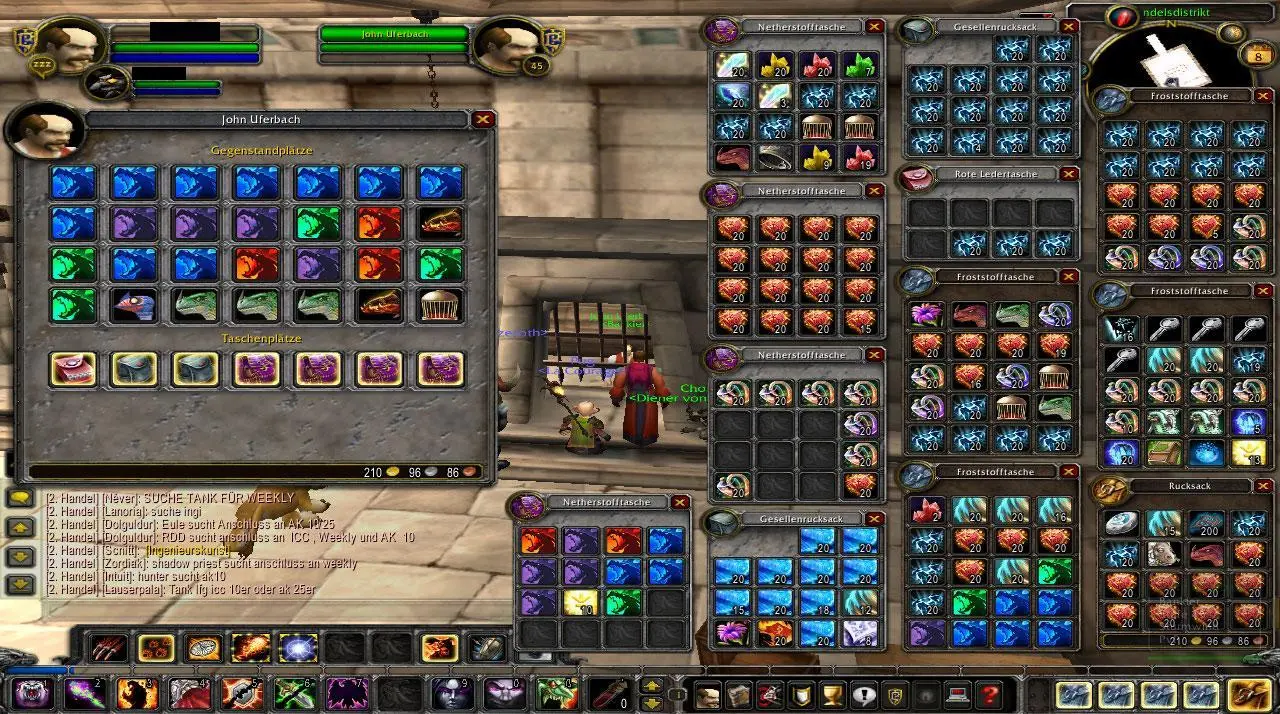1280x714 pixels.
Task: Select the blue-crested bird head in the bank
Action: [134, 305]
